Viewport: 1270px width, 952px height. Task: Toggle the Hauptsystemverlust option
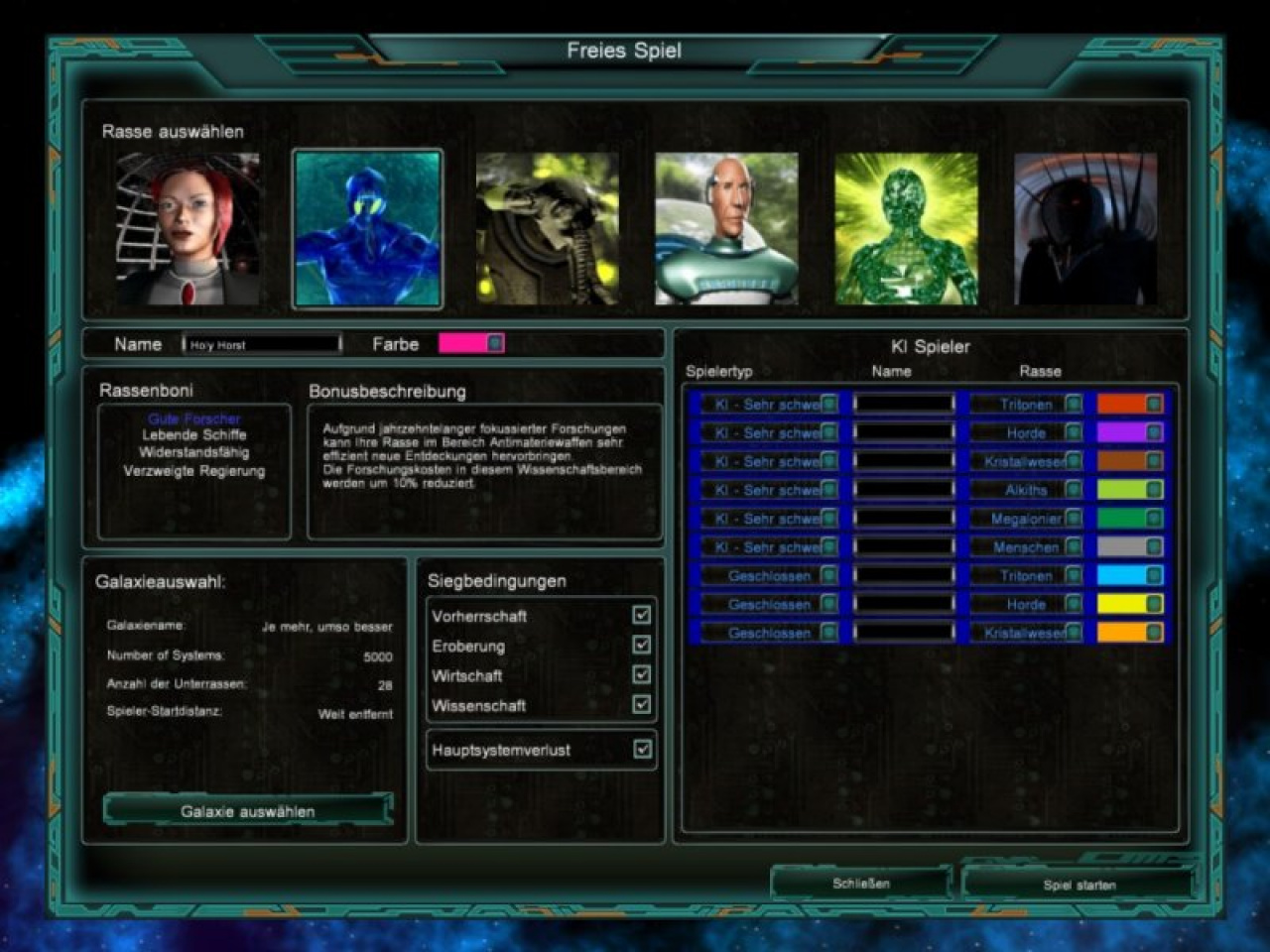coord(642,749)
